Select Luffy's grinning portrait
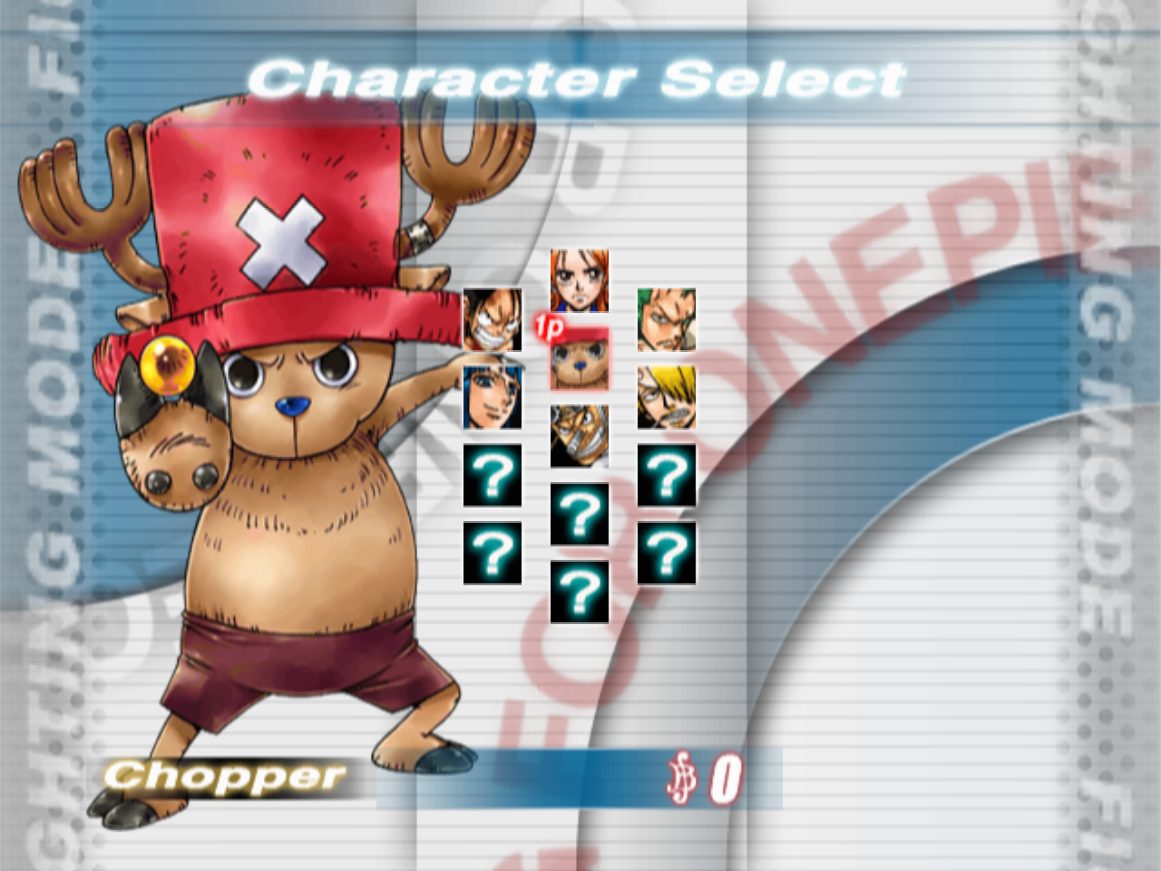Image resolution: width=1161 pixels, height=871 pixels. 492,320
